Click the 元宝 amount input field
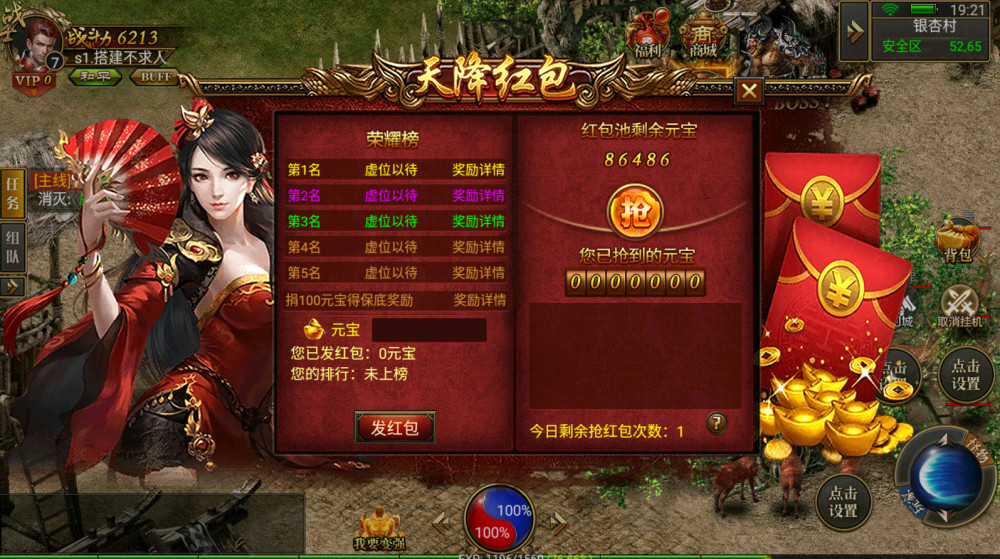This screenshot has width=1000, height=559. [x=429, y=329]
